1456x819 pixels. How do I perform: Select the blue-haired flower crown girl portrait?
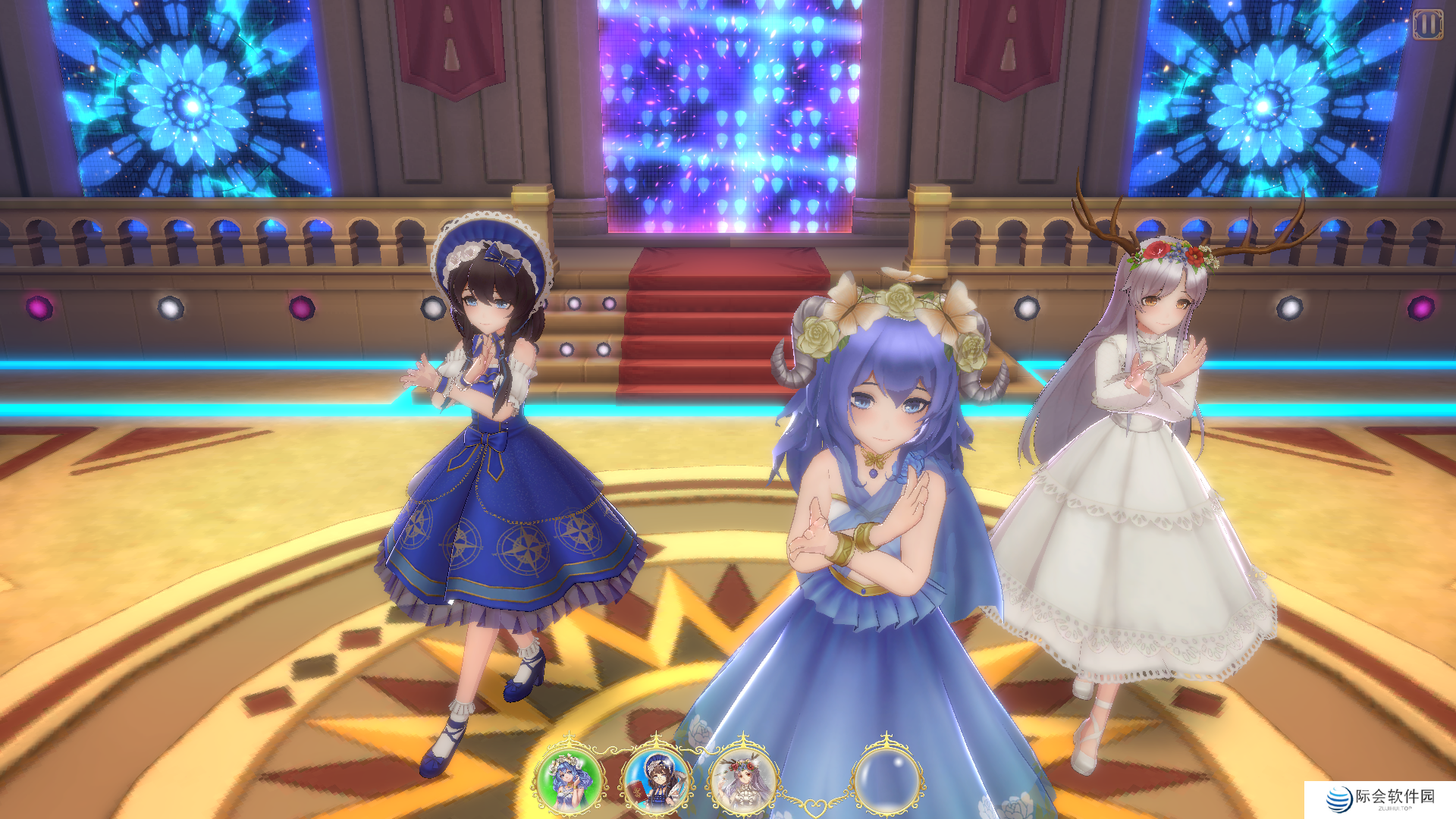(x=569, y=779)
